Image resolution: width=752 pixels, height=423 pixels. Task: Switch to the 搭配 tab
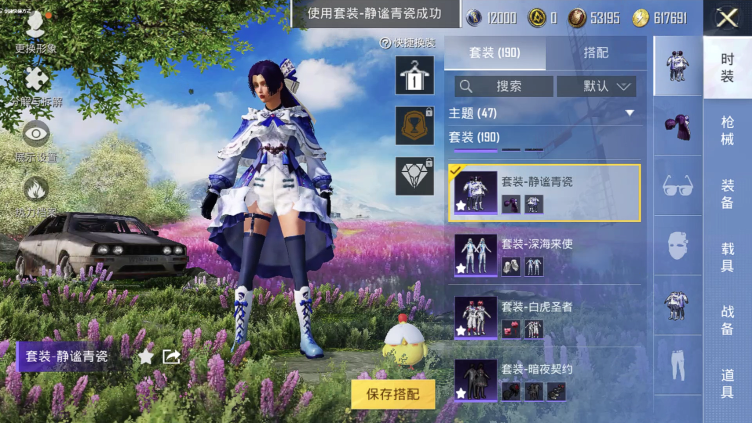(595, 53)
